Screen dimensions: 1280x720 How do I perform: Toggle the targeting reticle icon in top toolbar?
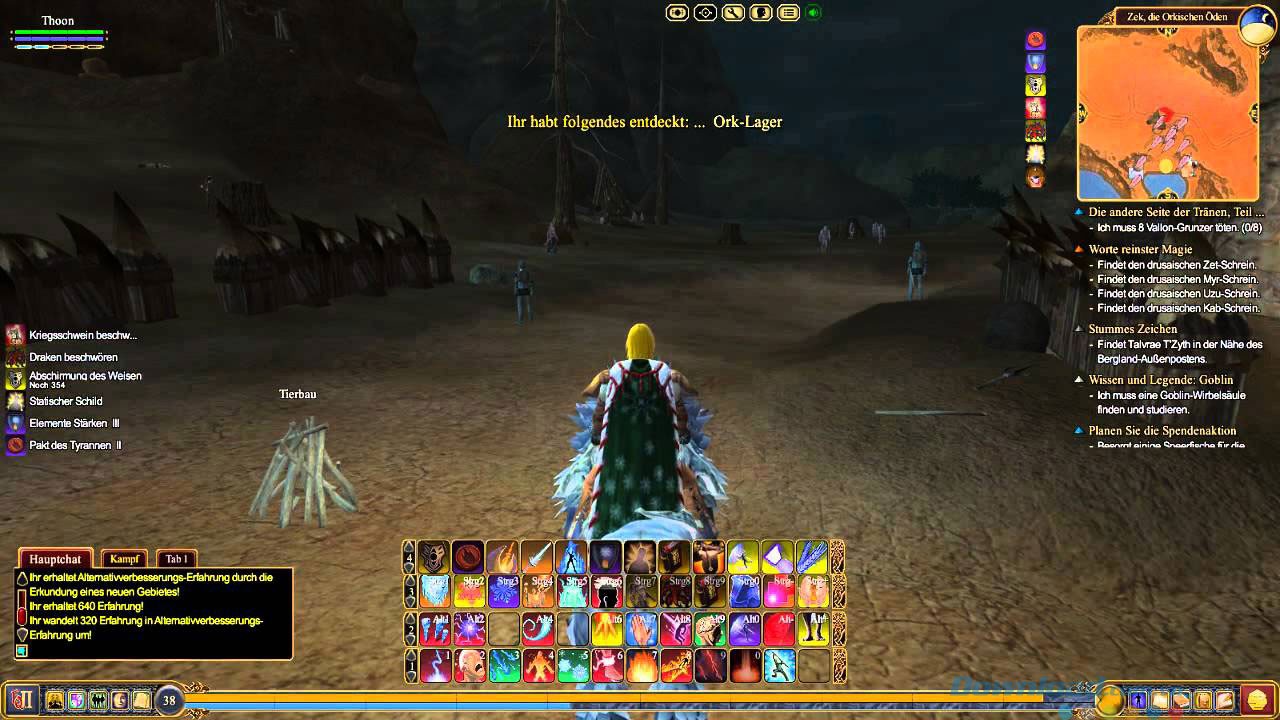tap(704, 13)
